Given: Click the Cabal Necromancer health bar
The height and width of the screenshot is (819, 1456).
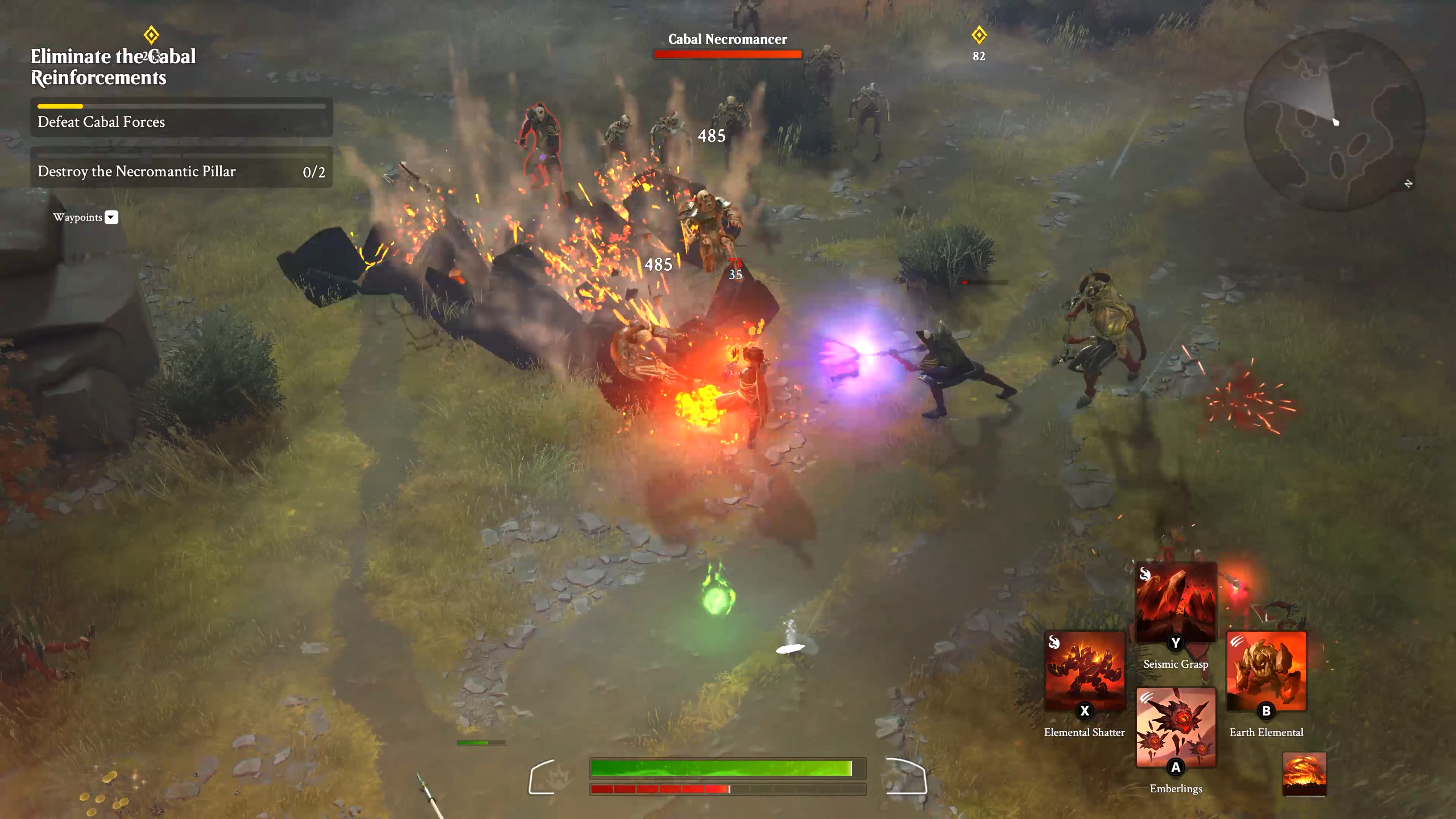Looking at the screenshot, I should click(x=728, y=54).
